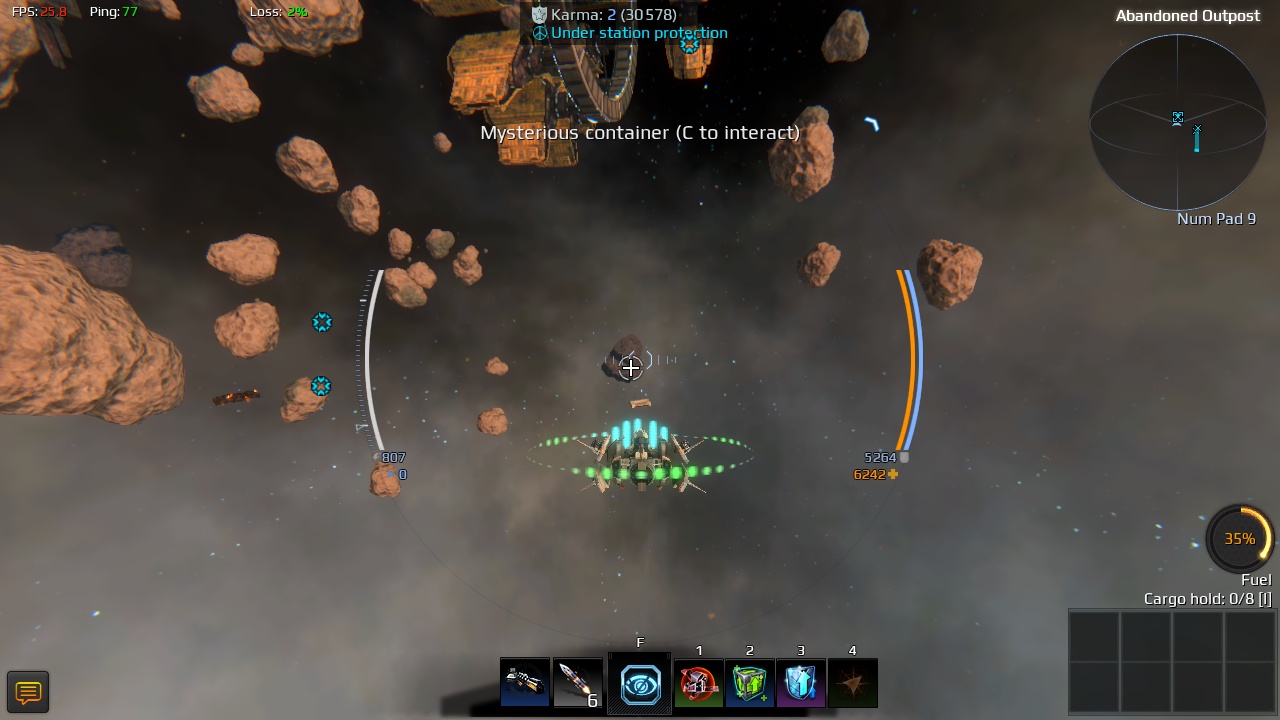Open the chat window button
The width and height of the screenshot is (1280, 720).
28,691
